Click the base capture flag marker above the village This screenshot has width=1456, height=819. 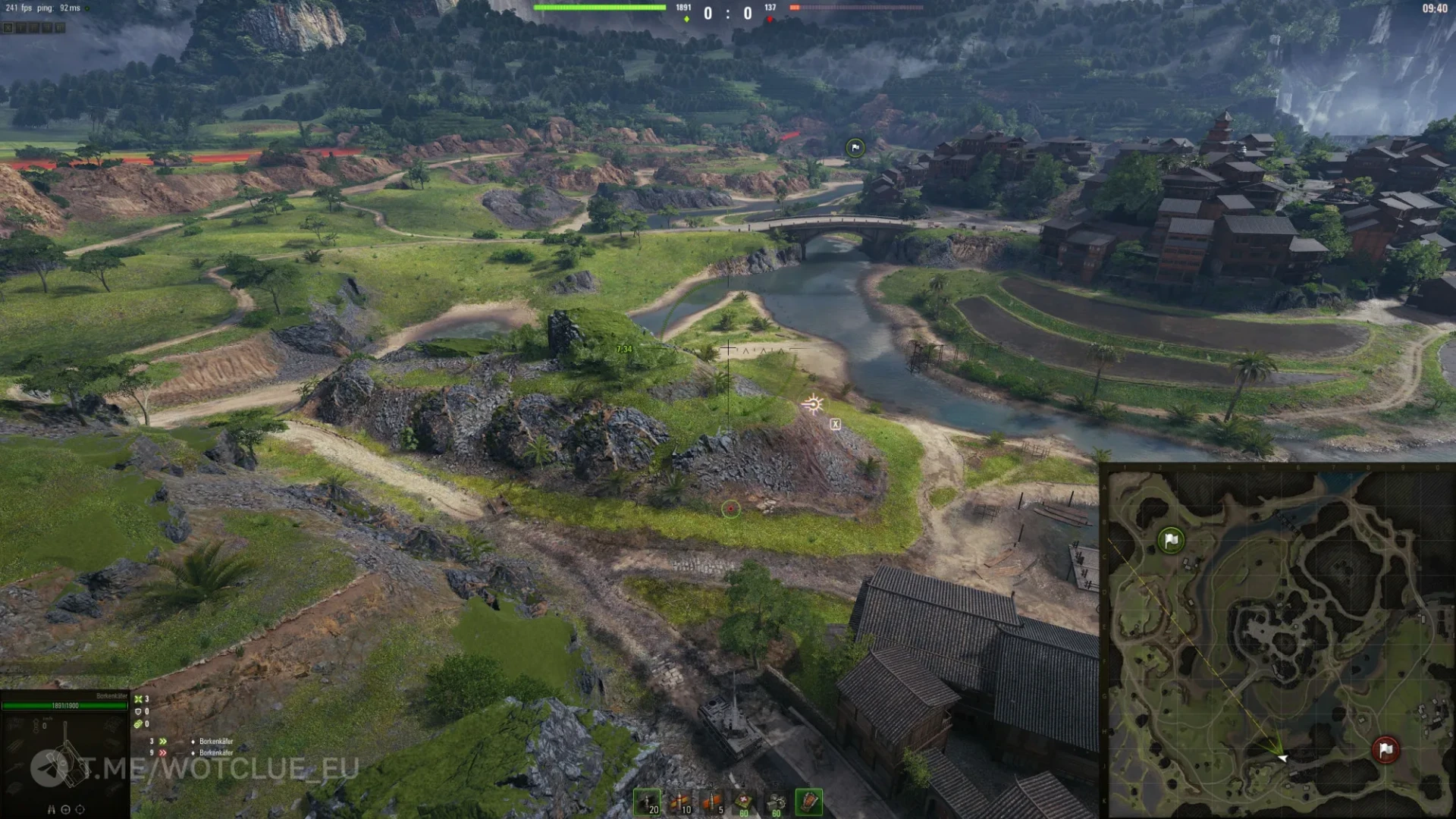(x=855, y=148)
